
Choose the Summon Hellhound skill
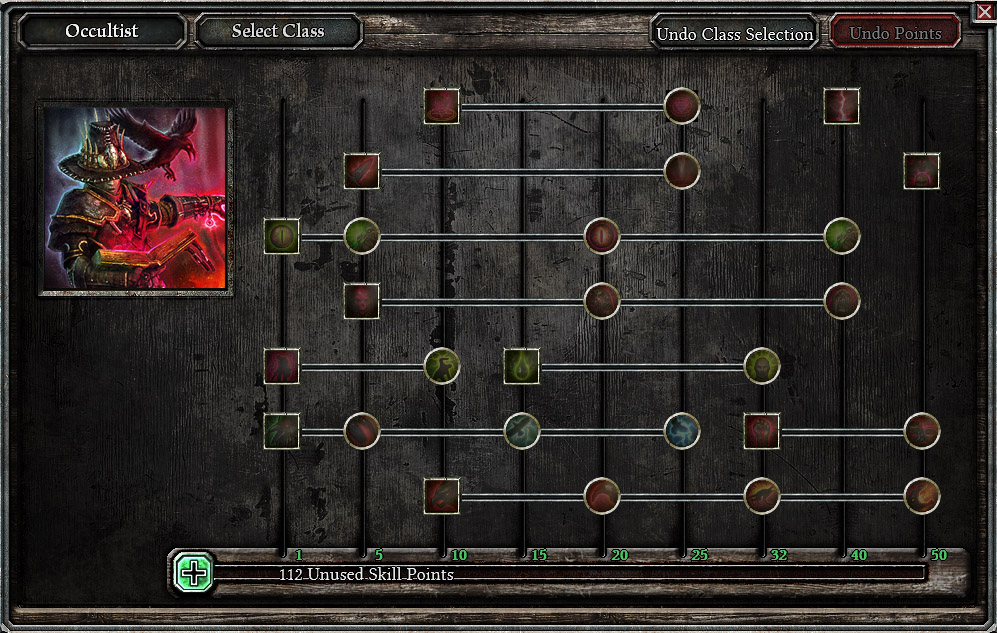(x=762, y=431)
